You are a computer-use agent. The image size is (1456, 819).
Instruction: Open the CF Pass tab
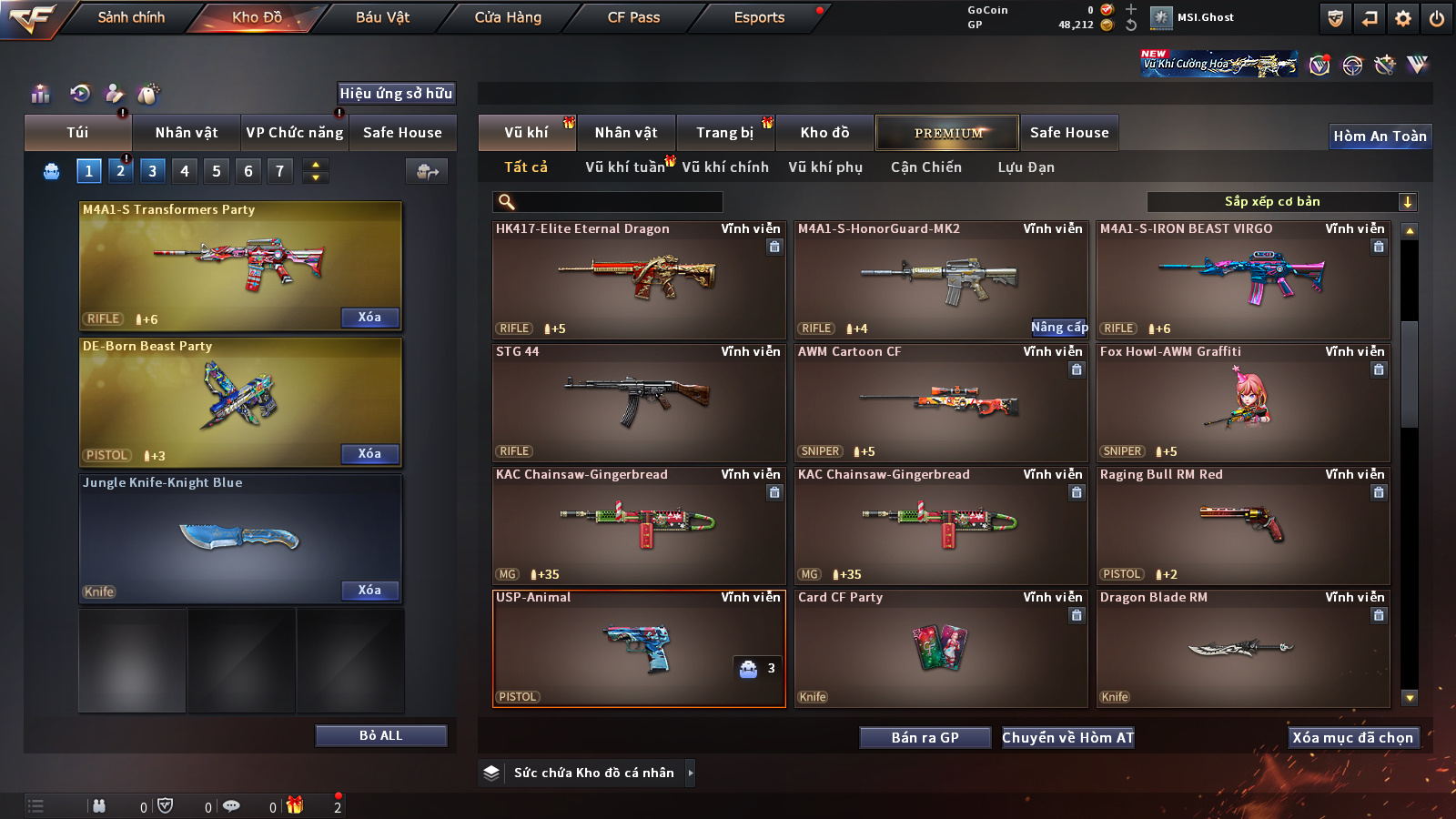click(x=633, y=17)
